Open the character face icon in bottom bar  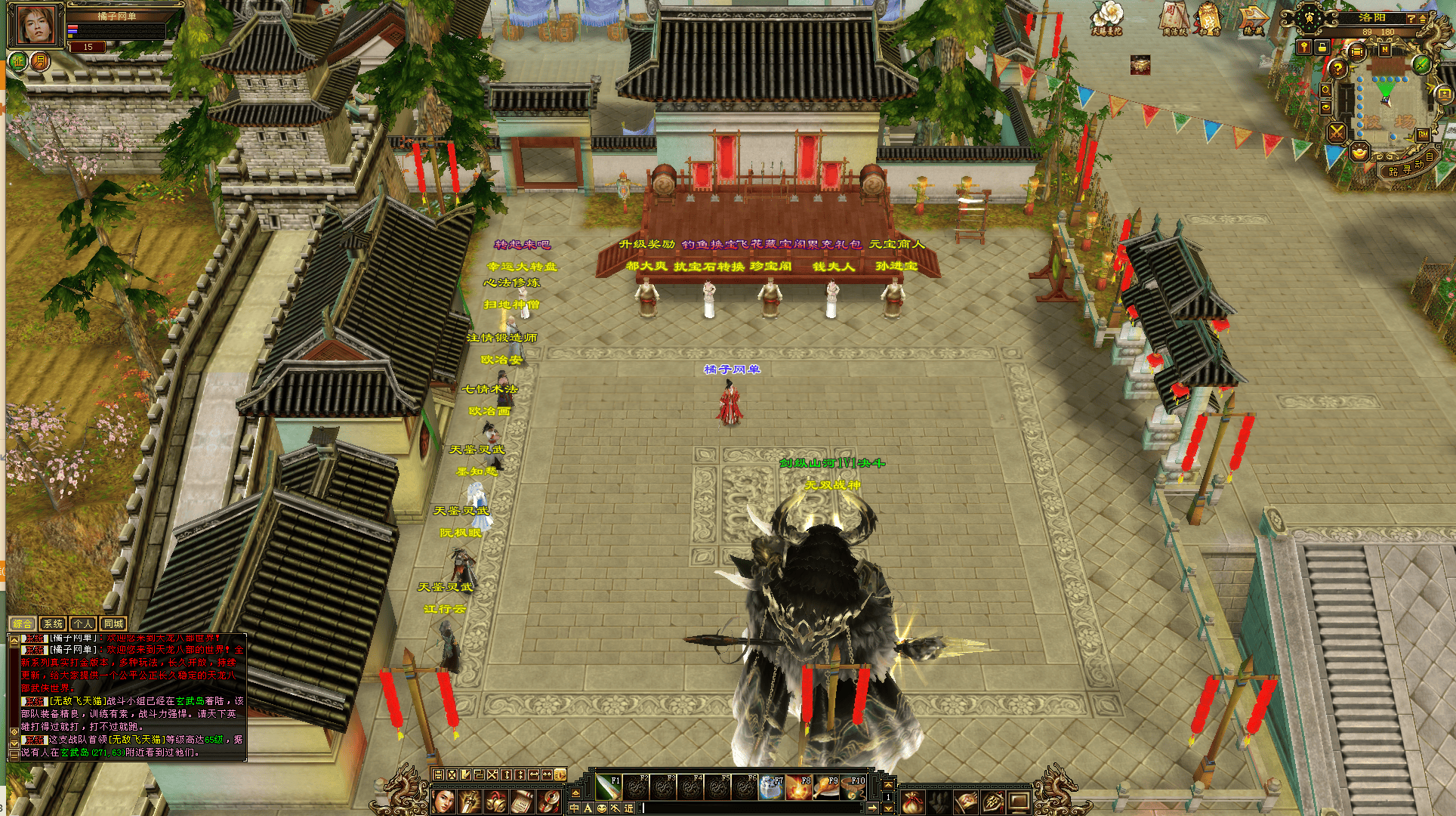pyautogui.click(x=444, y=802)
